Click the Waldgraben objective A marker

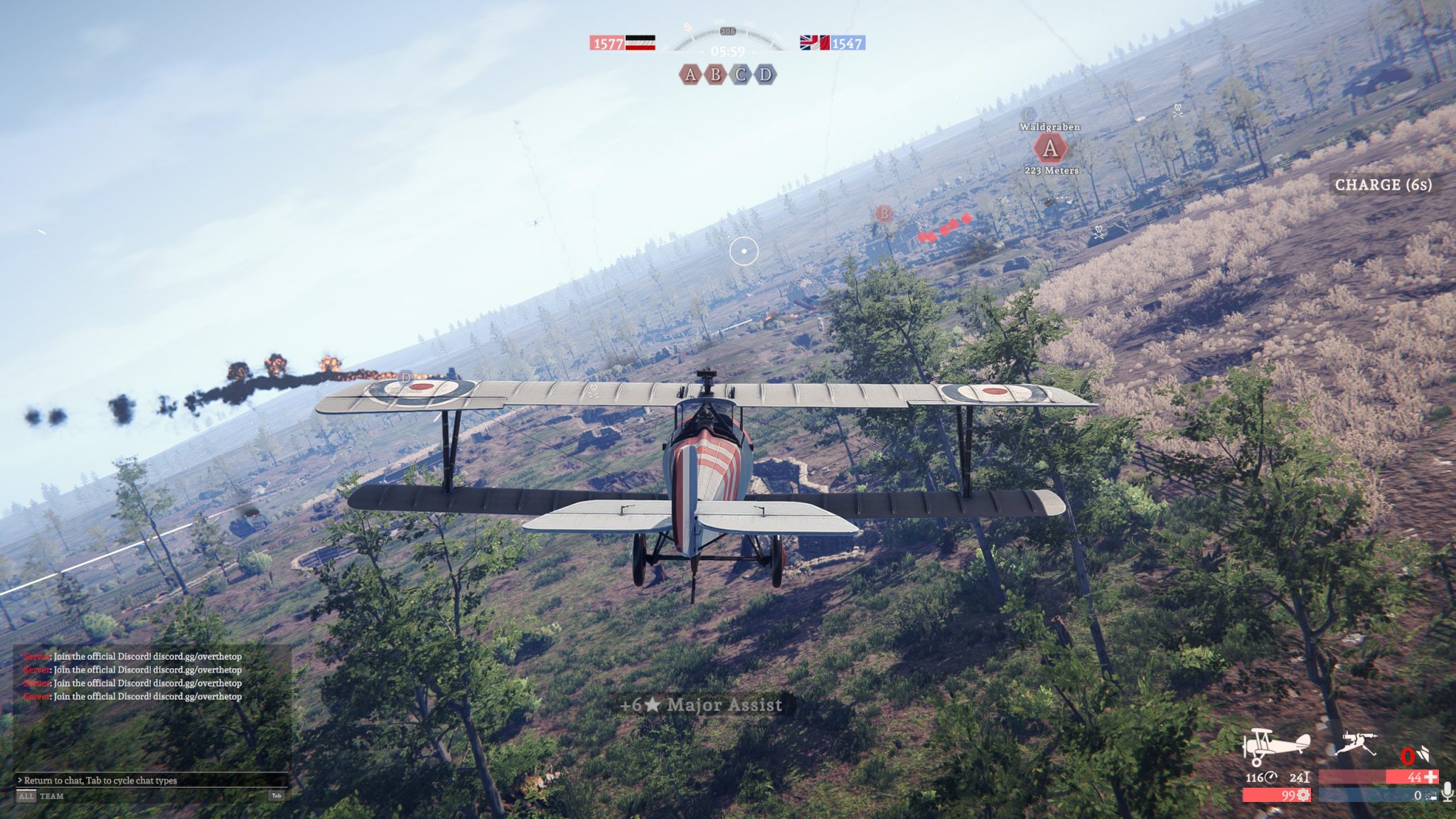point(1049,149)
